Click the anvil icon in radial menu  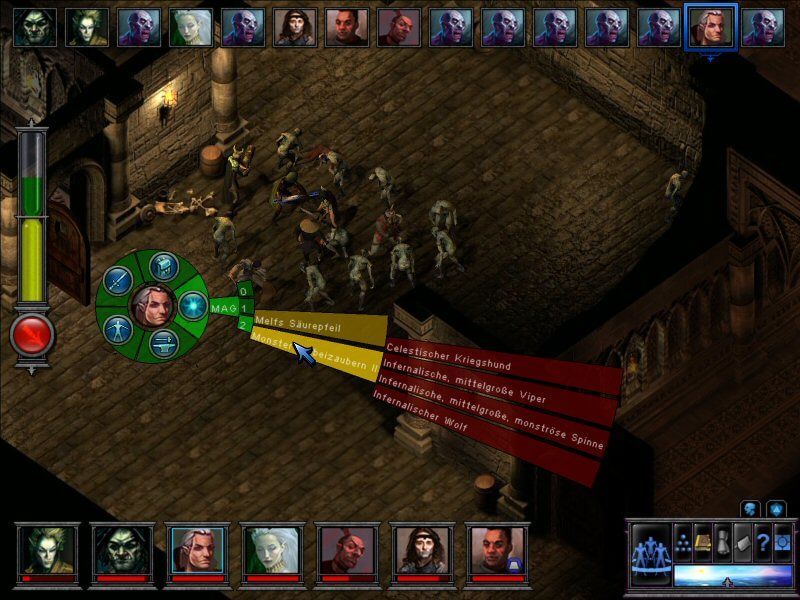tap(163, 343)
